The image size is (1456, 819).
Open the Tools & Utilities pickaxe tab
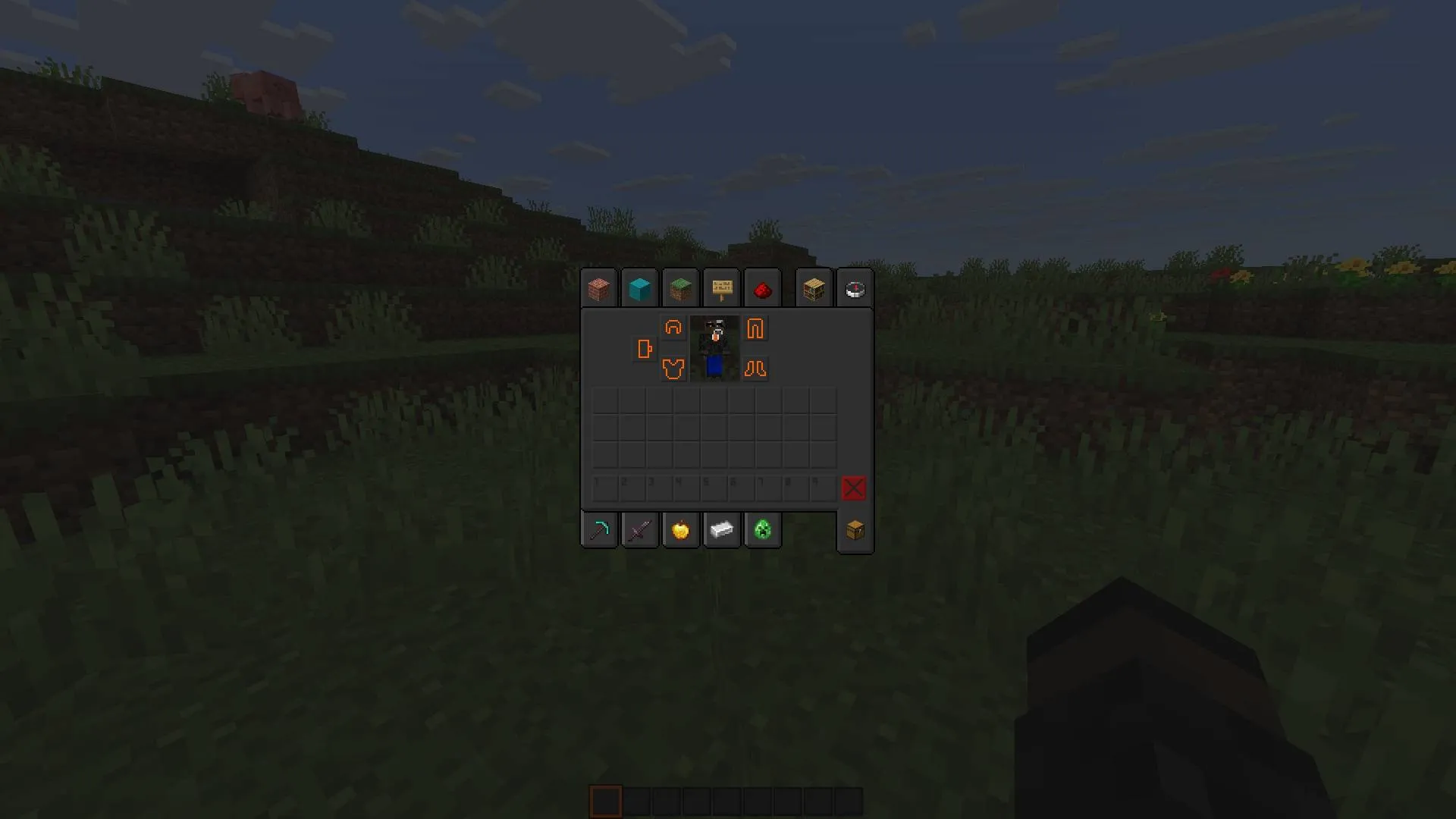[598, 529]
